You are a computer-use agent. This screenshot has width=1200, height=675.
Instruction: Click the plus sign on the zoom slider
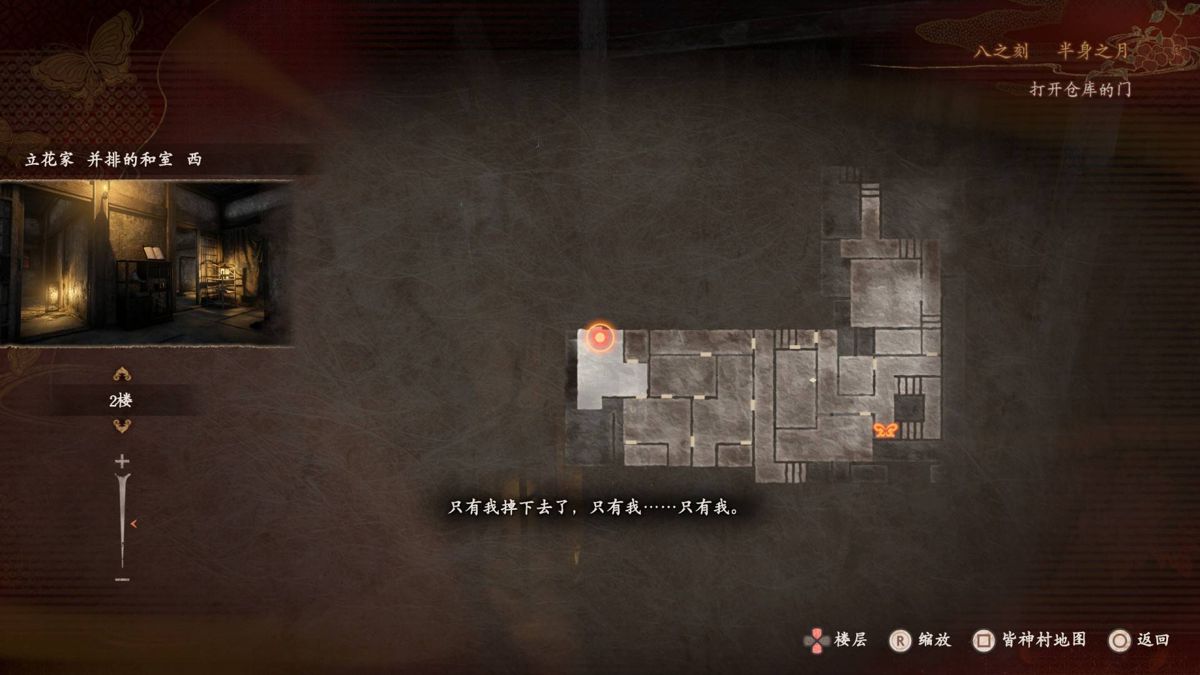(122, 462)
